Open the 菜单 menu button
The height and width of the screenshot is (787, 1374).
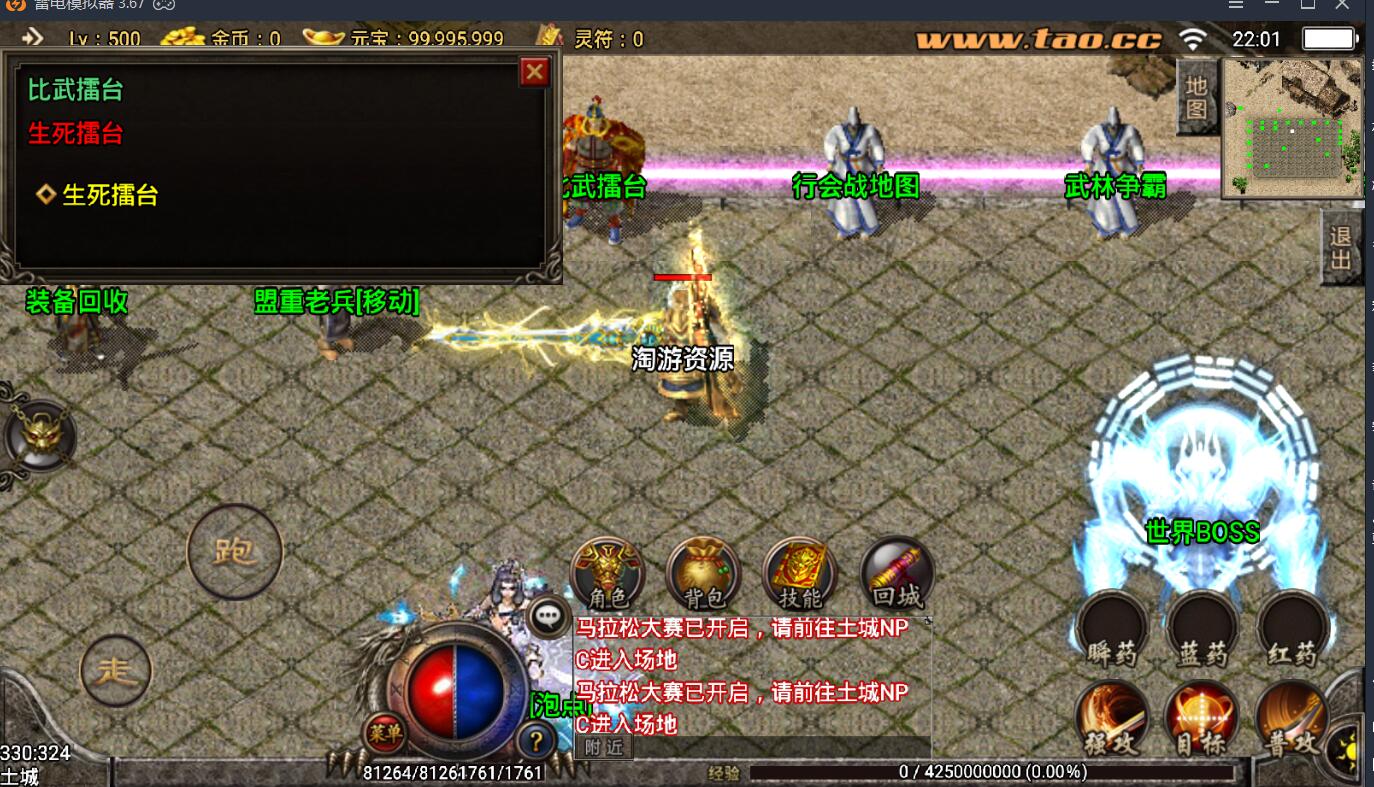click(384, 733)
